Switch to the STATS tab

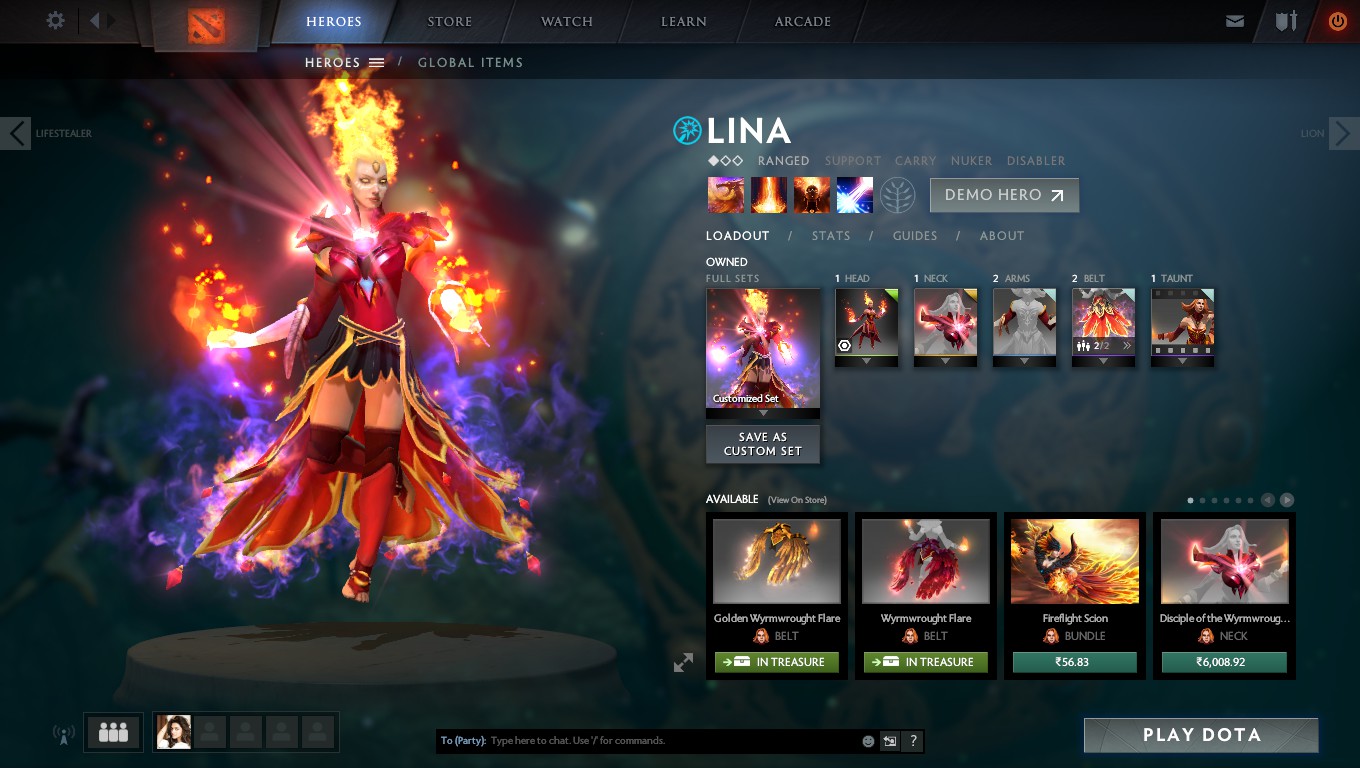click(831, 236)
